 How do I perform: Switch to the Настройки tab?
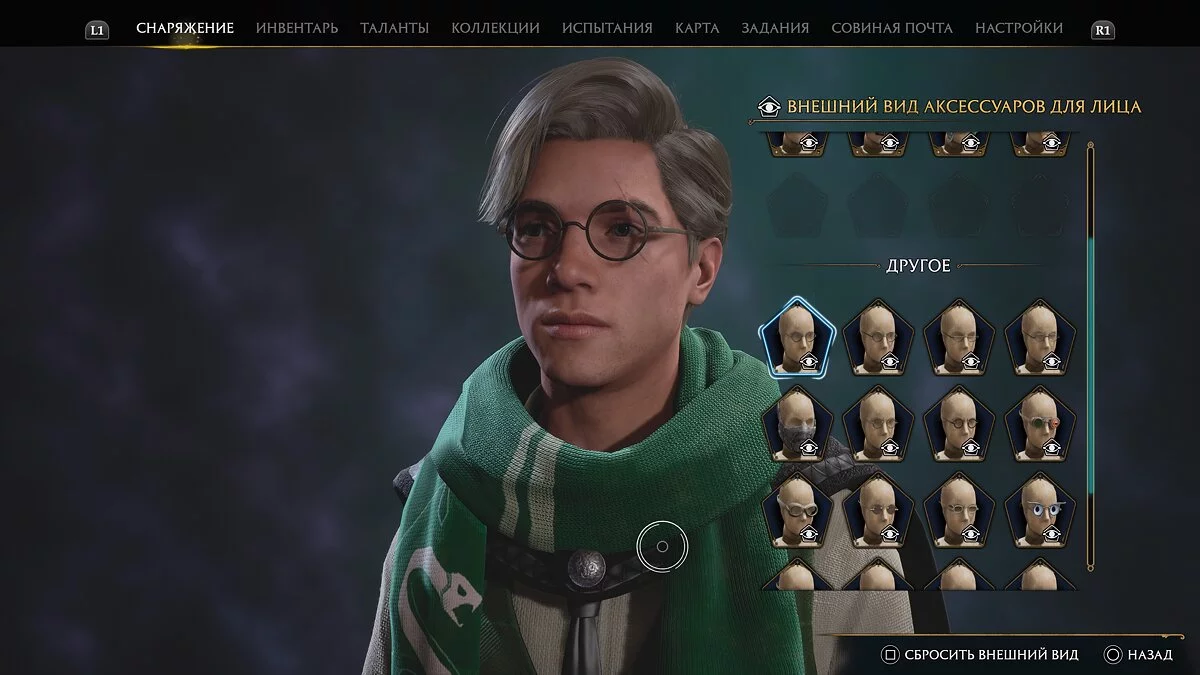(1019, 28)
